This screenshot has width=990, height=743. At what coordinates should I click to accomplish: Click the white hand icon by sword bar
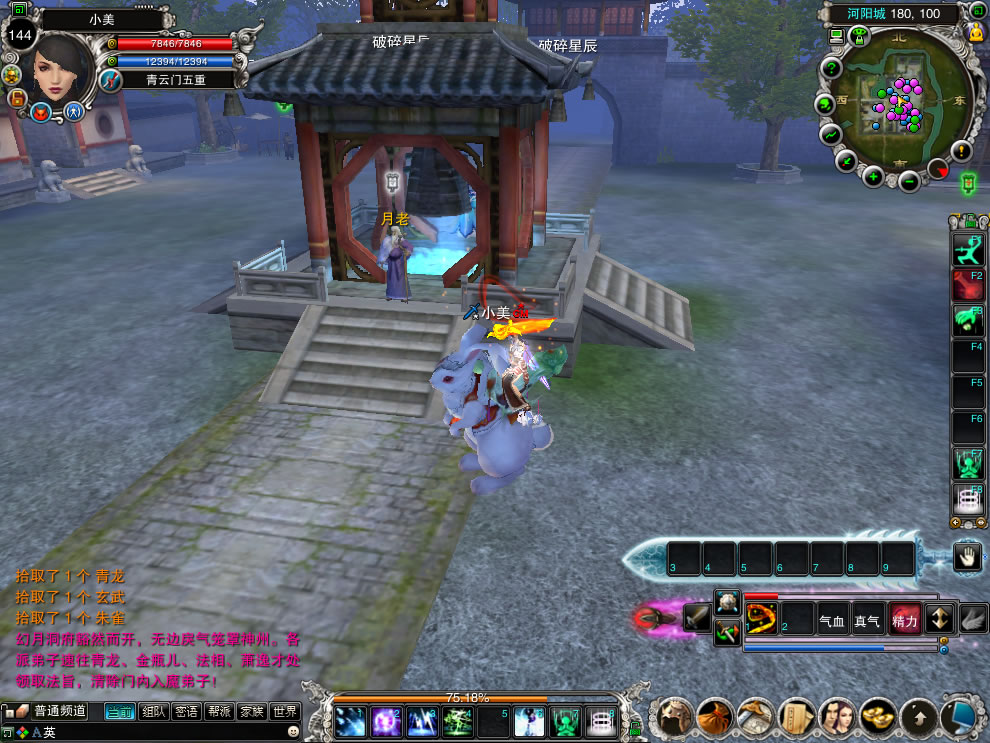[x=967, y=557]
